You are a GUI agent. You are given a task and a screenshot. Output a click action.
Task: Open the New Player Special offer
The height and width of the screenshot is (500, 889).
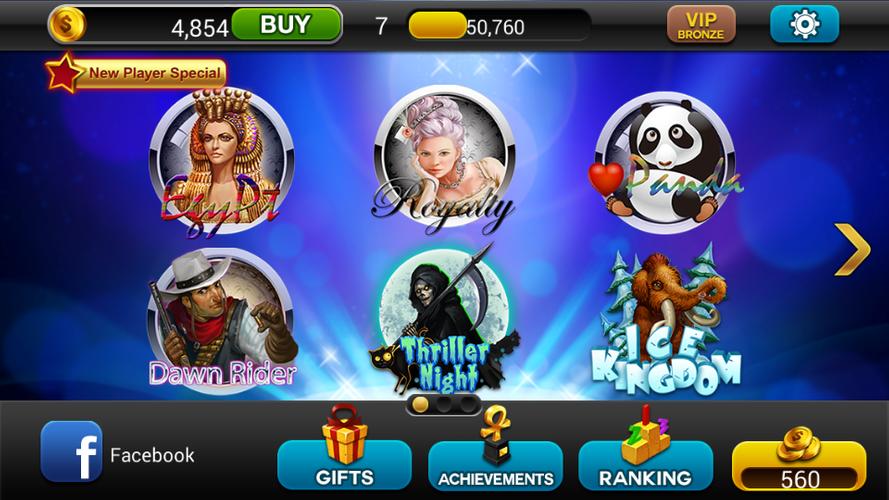point(138,73)
